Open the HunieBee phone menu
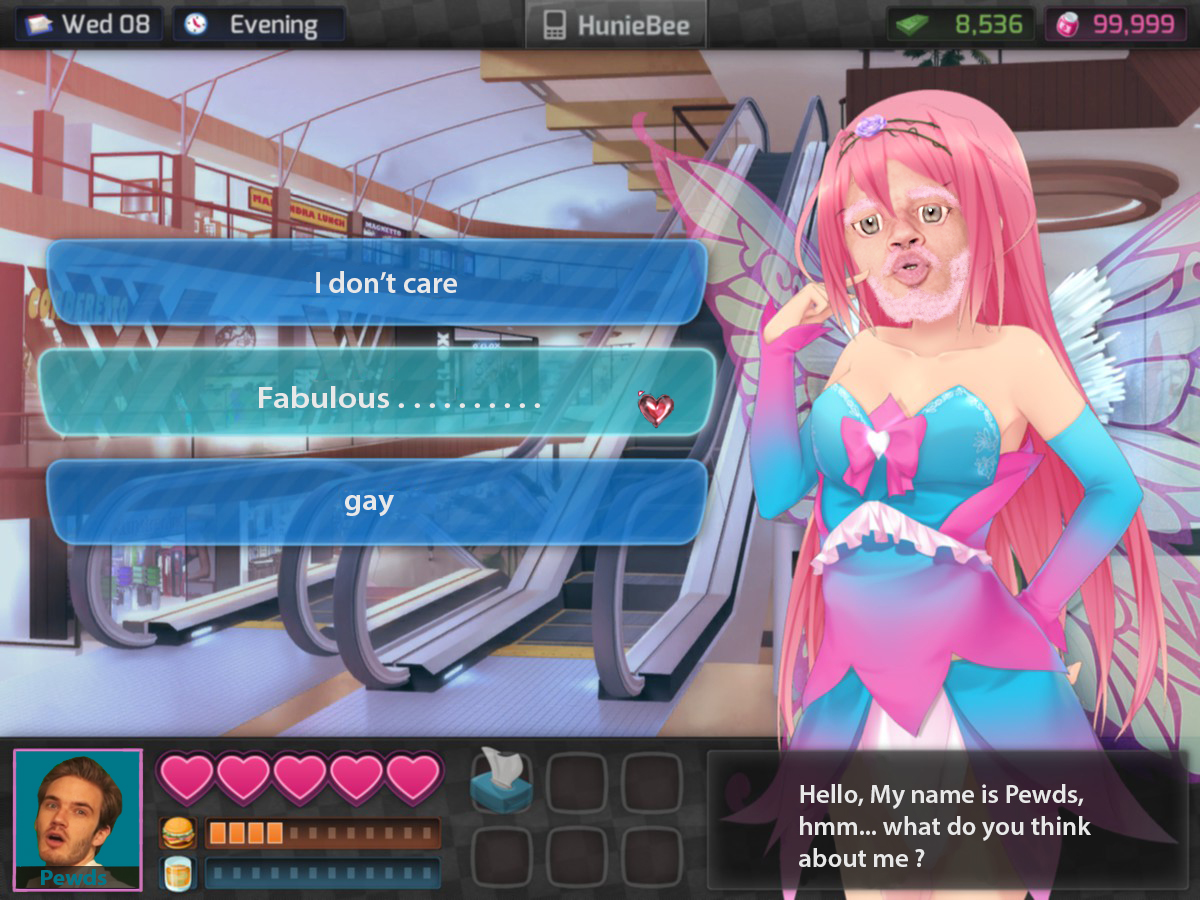This screenshot has width=1200, height=900. [615, 25]
